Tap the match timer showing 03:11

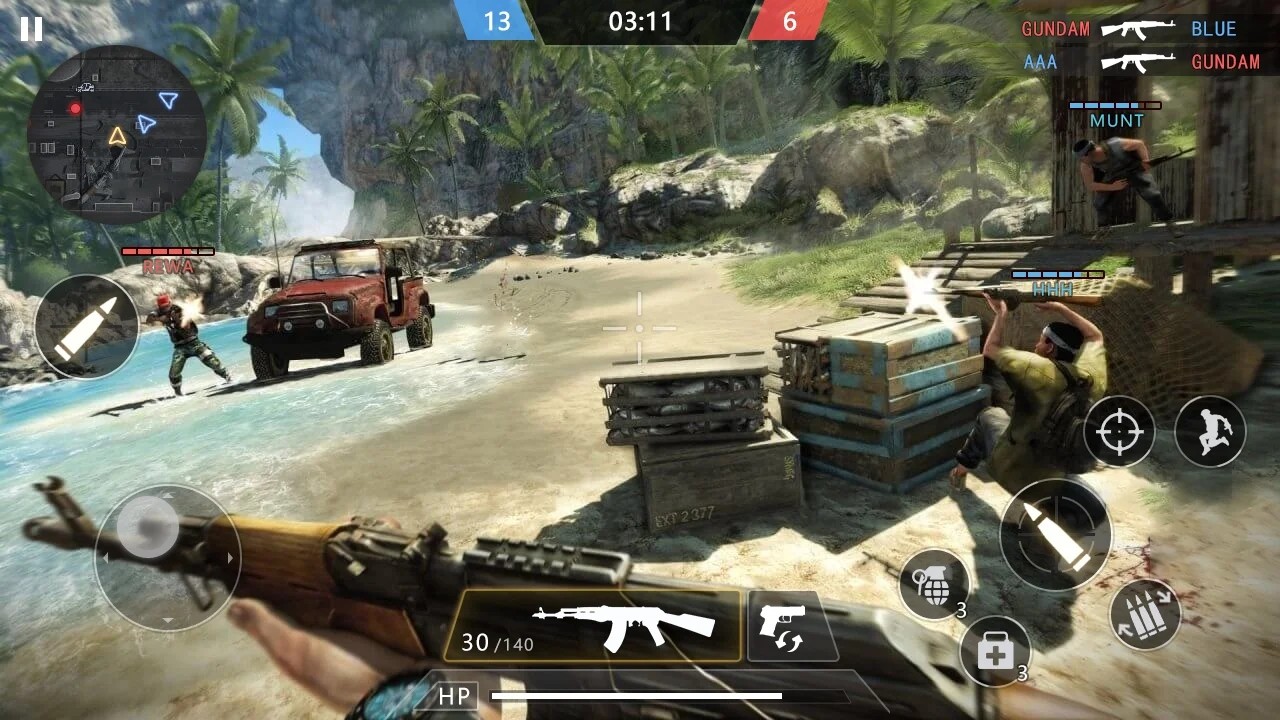click(640, 22)
